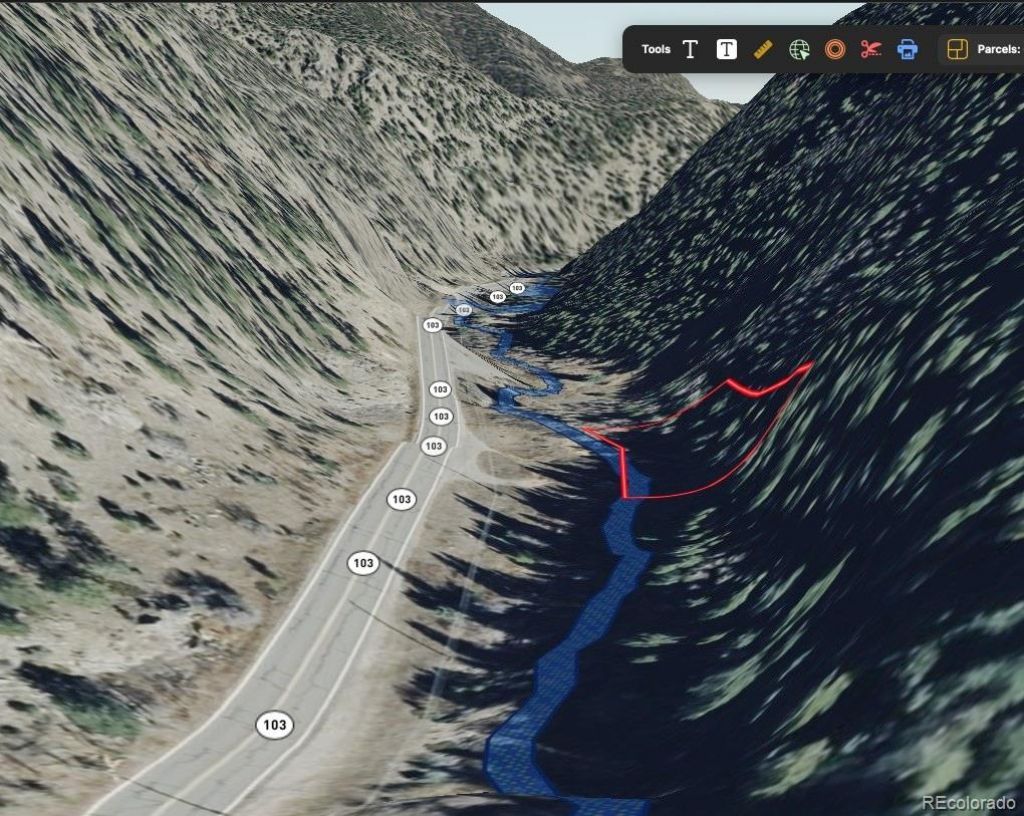Activate the red scissors tool
Viewport: 1024px width, 816px height.
871,49
